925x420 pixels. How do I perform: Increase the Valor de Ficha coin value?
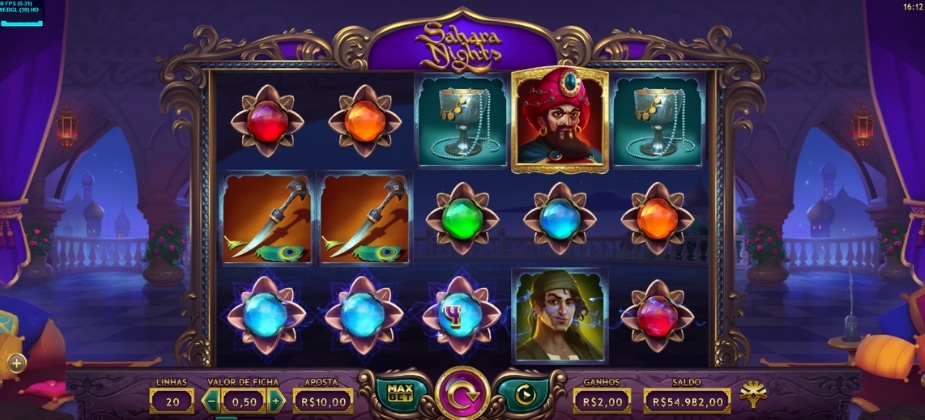click(277, 401)
